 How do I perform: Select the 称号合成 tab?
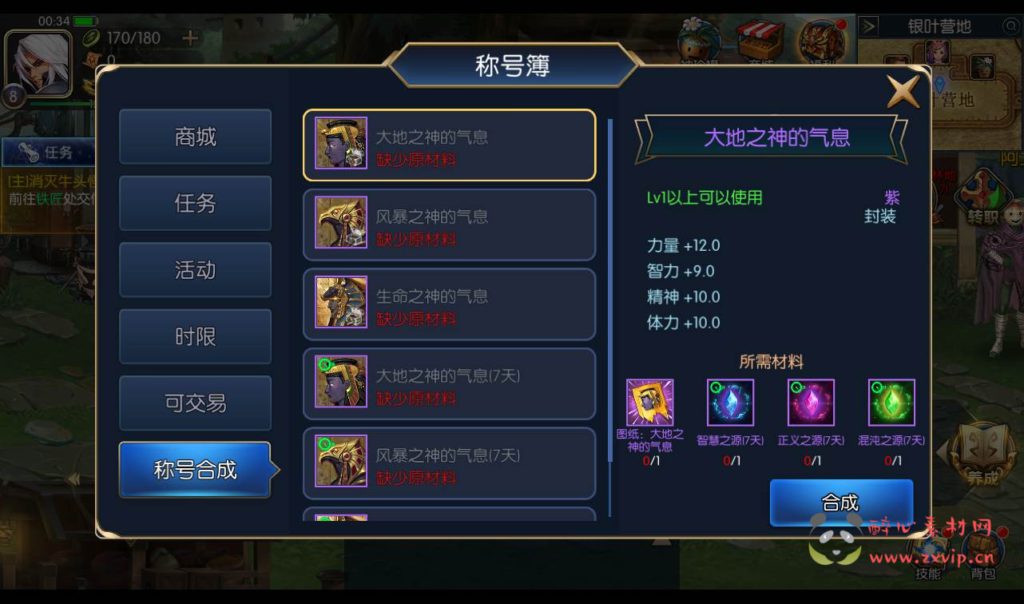tap(195, 470)
